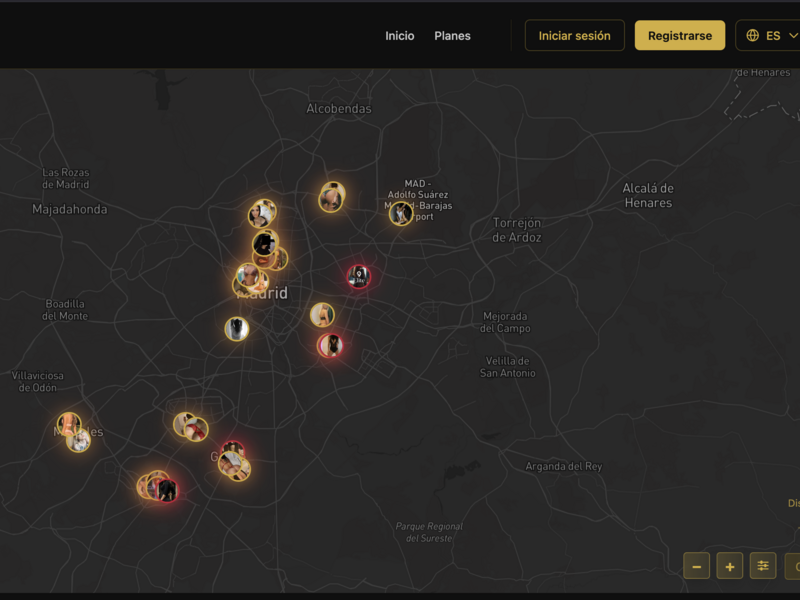Click the Registrarse button
This screenshot has height=600, width=800.
click(x=680, y=36)
